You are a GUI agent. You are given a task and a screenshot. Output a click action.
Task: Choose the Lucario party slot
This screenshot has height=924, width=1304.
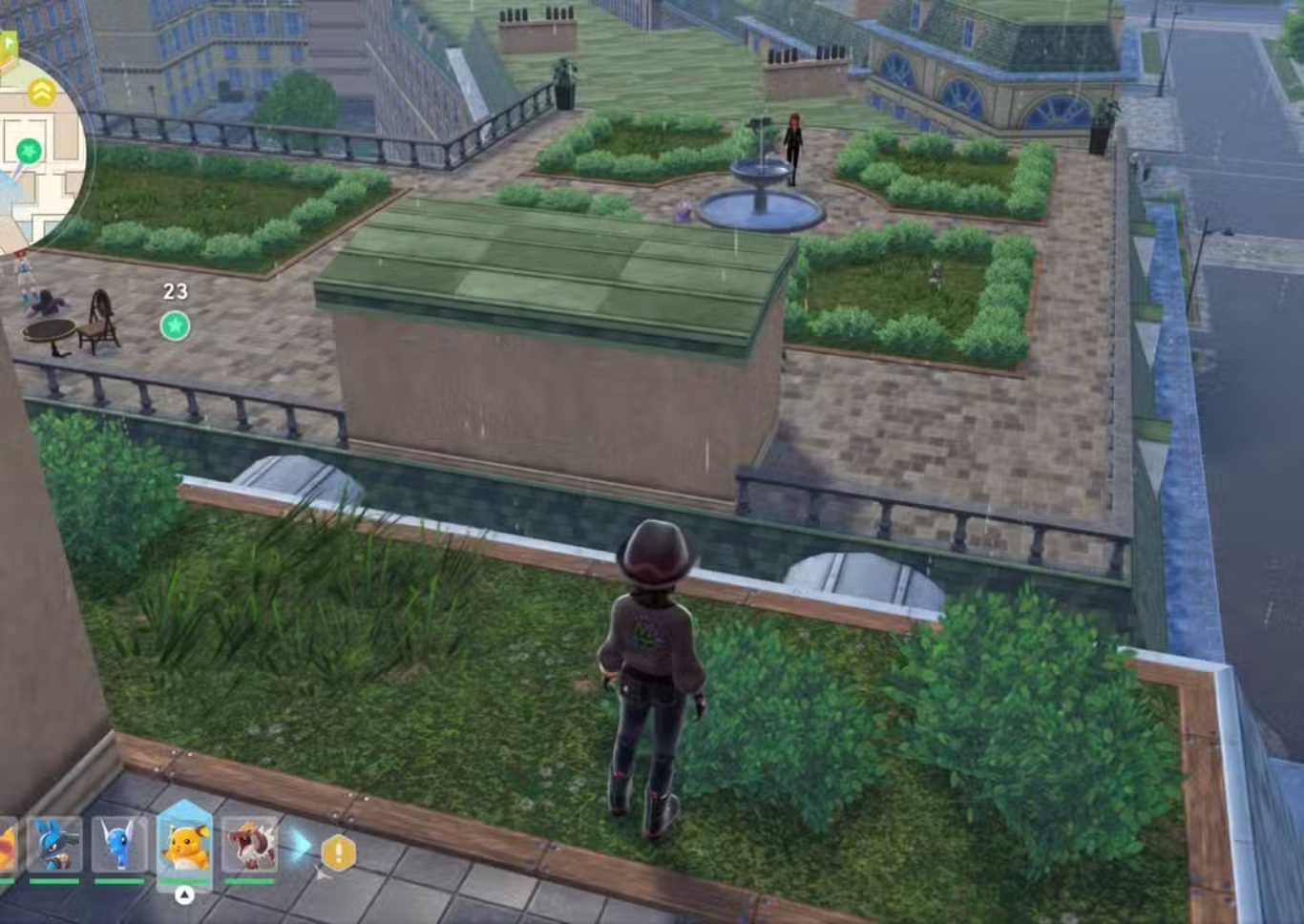[x=54, y=845]
